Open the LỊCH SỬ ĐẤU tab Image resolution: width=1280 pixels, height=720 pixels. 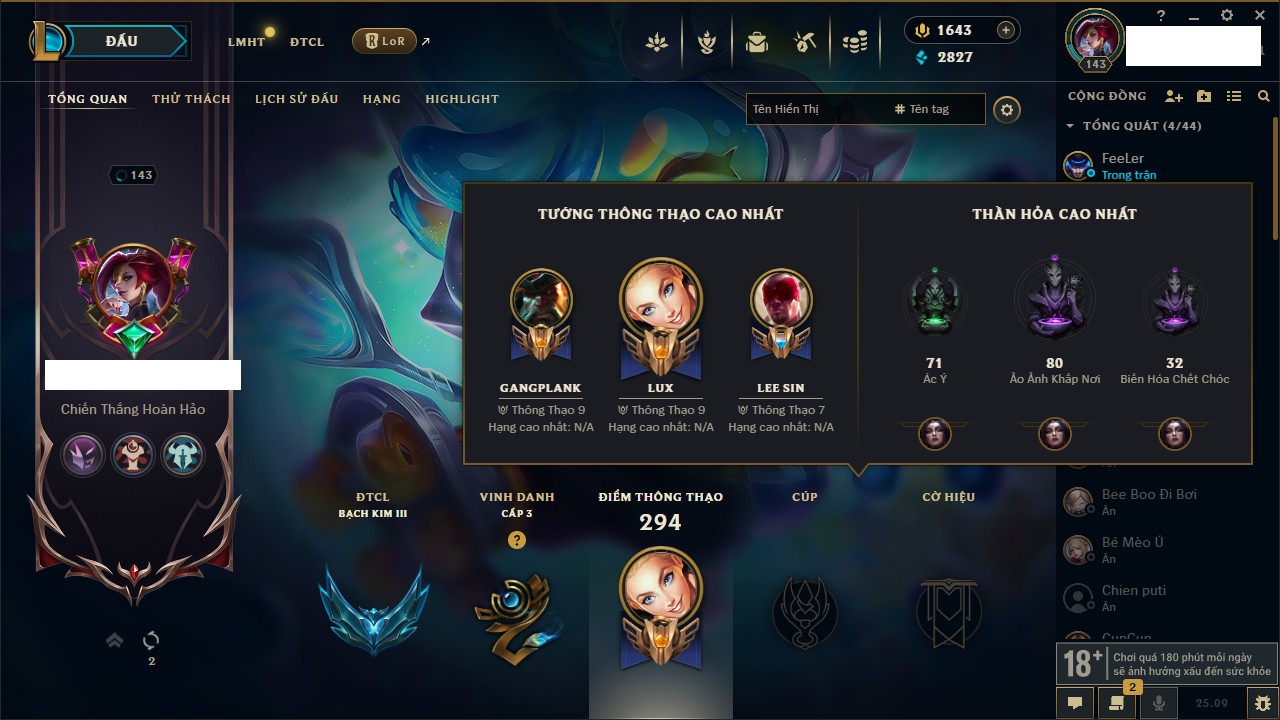point(296,99)
